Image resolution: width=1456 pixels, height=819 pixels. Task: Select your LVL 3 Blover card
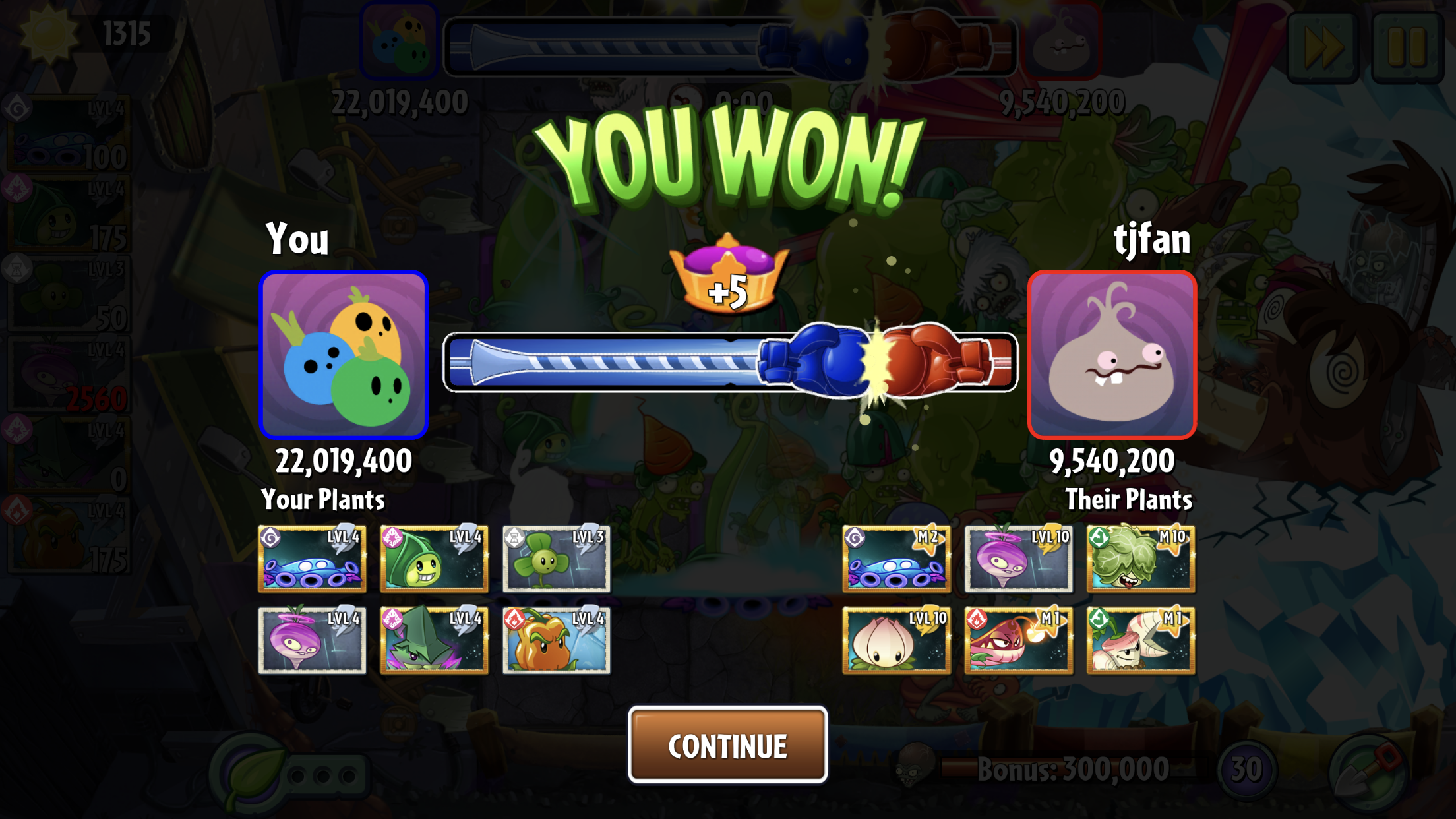point(556,559)
